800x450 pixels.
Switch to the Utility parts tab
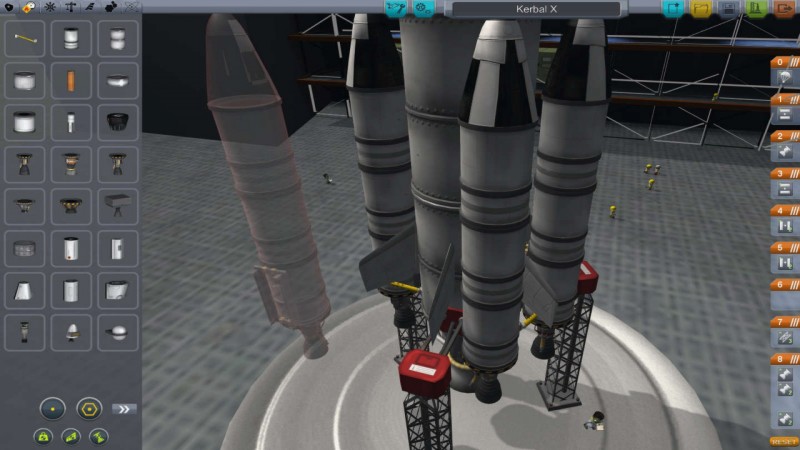tap(111, 7)
